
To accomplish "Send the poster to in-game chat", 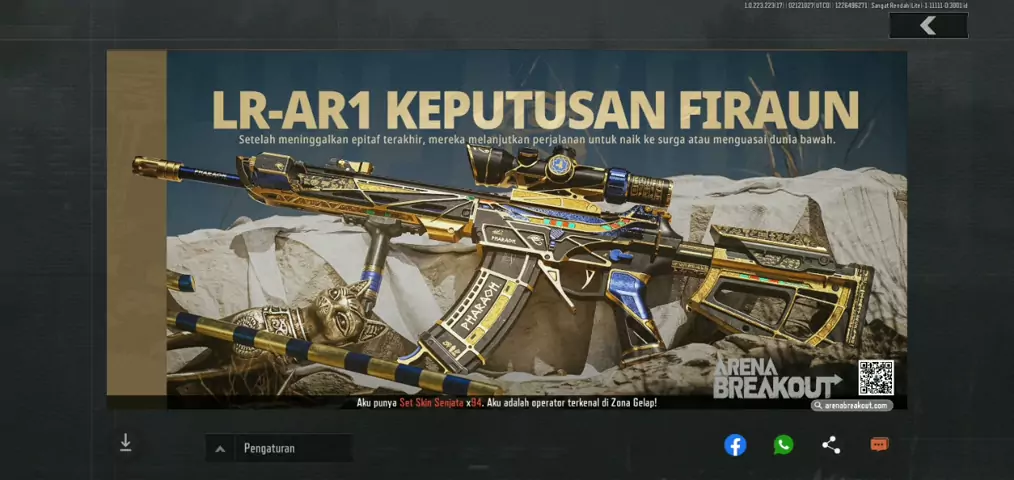I will point(879,445).
